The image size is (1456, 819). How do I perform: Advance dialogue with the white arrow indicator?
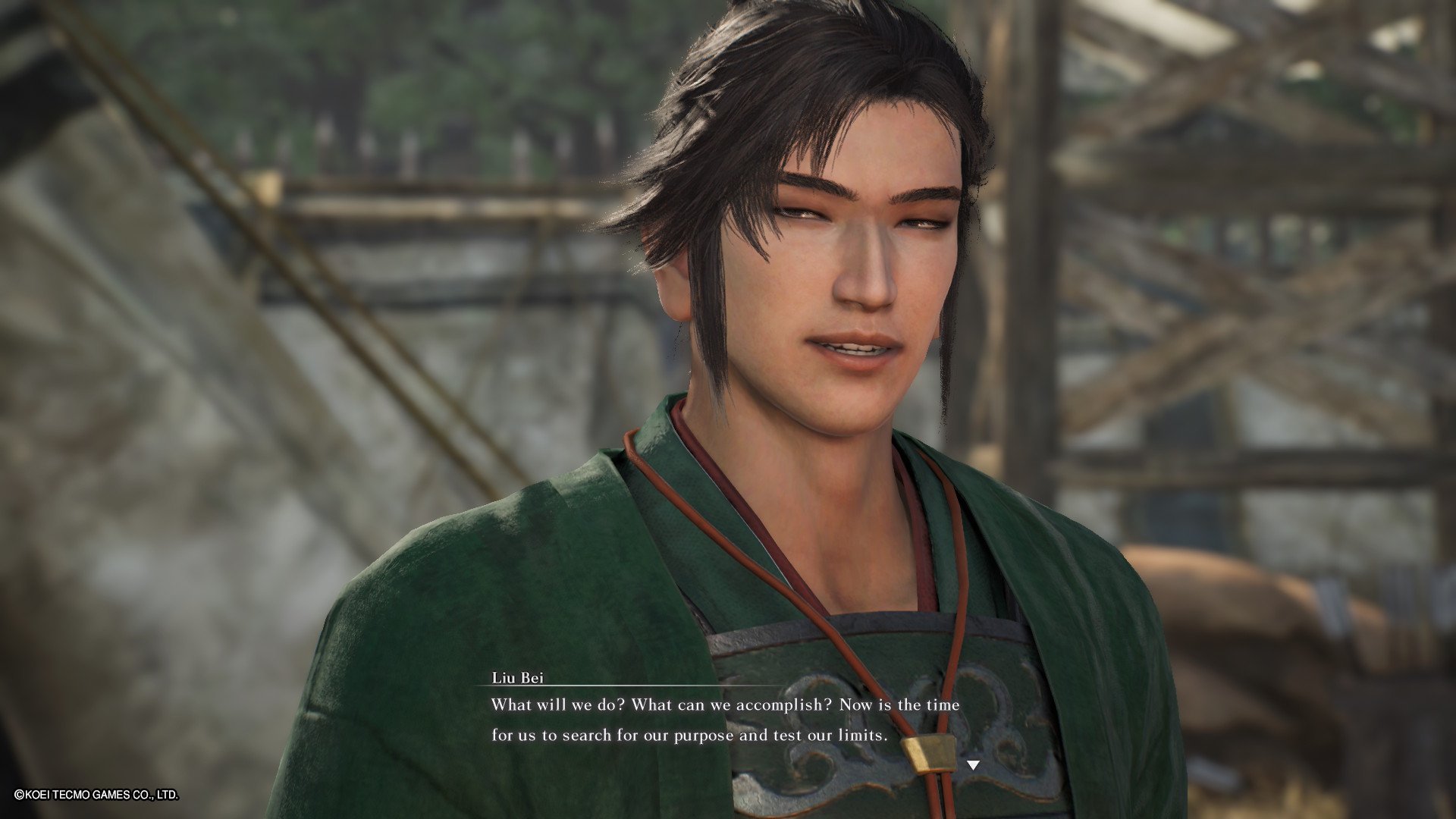(x=973, y=765)
